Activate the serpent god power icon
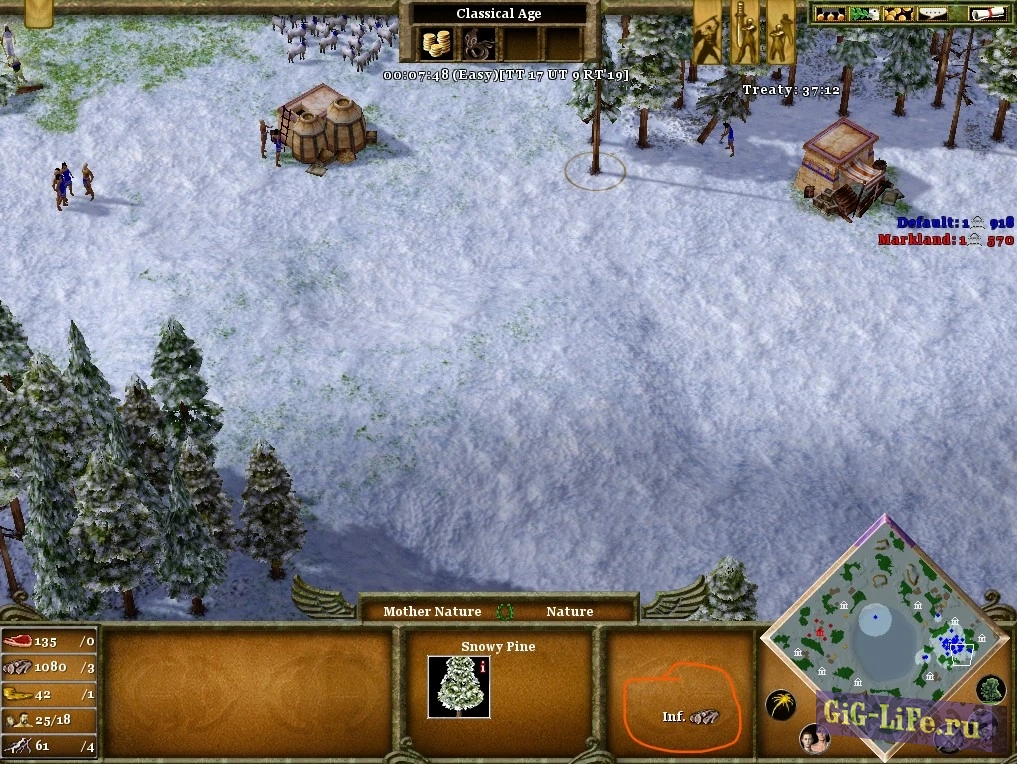 (479, 44)
